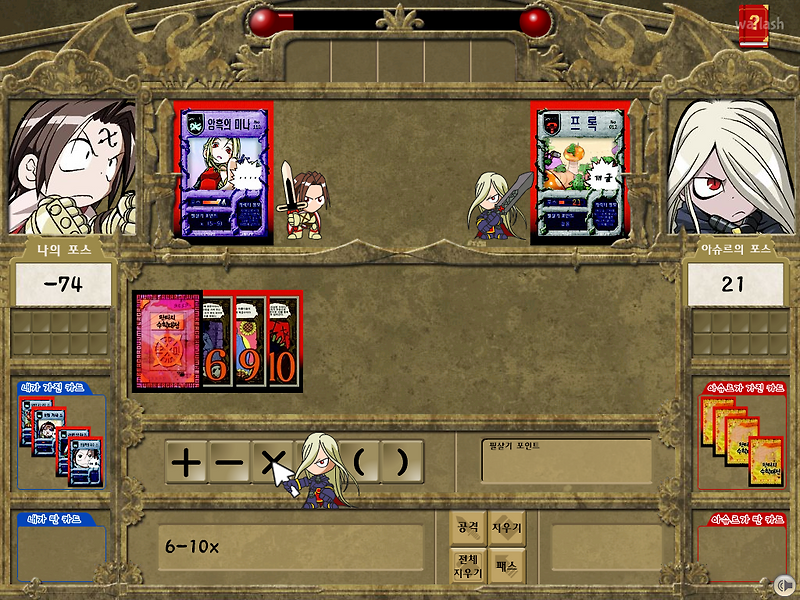Screen dimensions: 800x600
Task: Select the pink face-down deck card
Action: (x=167, y=343)
